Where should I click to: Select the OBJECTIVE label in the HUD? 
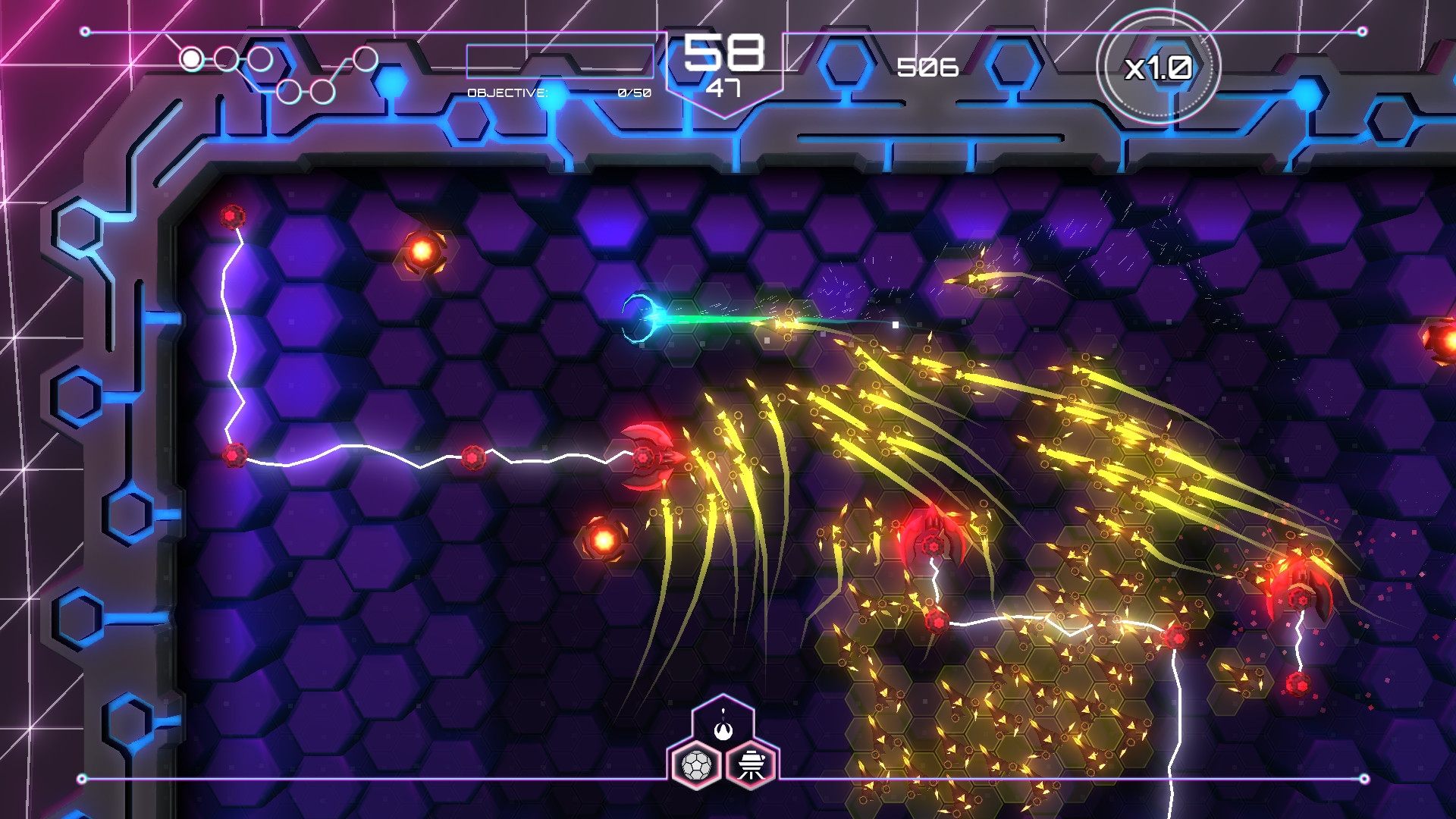(x=507, y=93)
